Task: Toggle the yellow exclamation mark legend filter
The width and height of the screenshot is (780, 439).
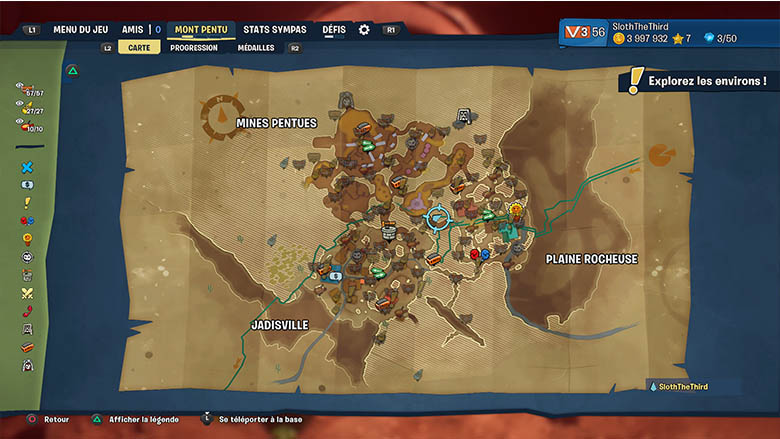Action: (28, 203)
